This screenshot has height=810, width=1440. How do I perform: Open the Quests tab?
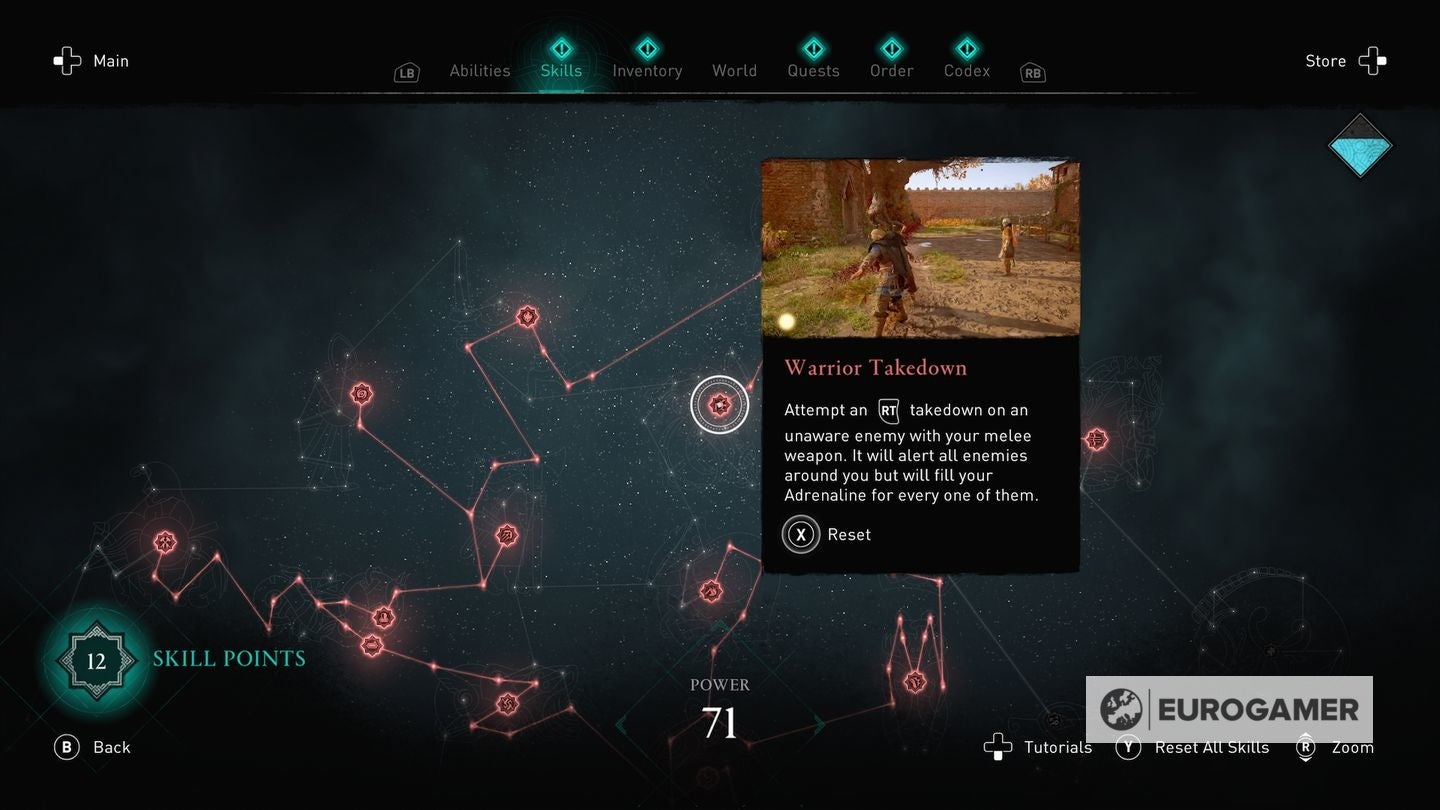click(813, 70)
